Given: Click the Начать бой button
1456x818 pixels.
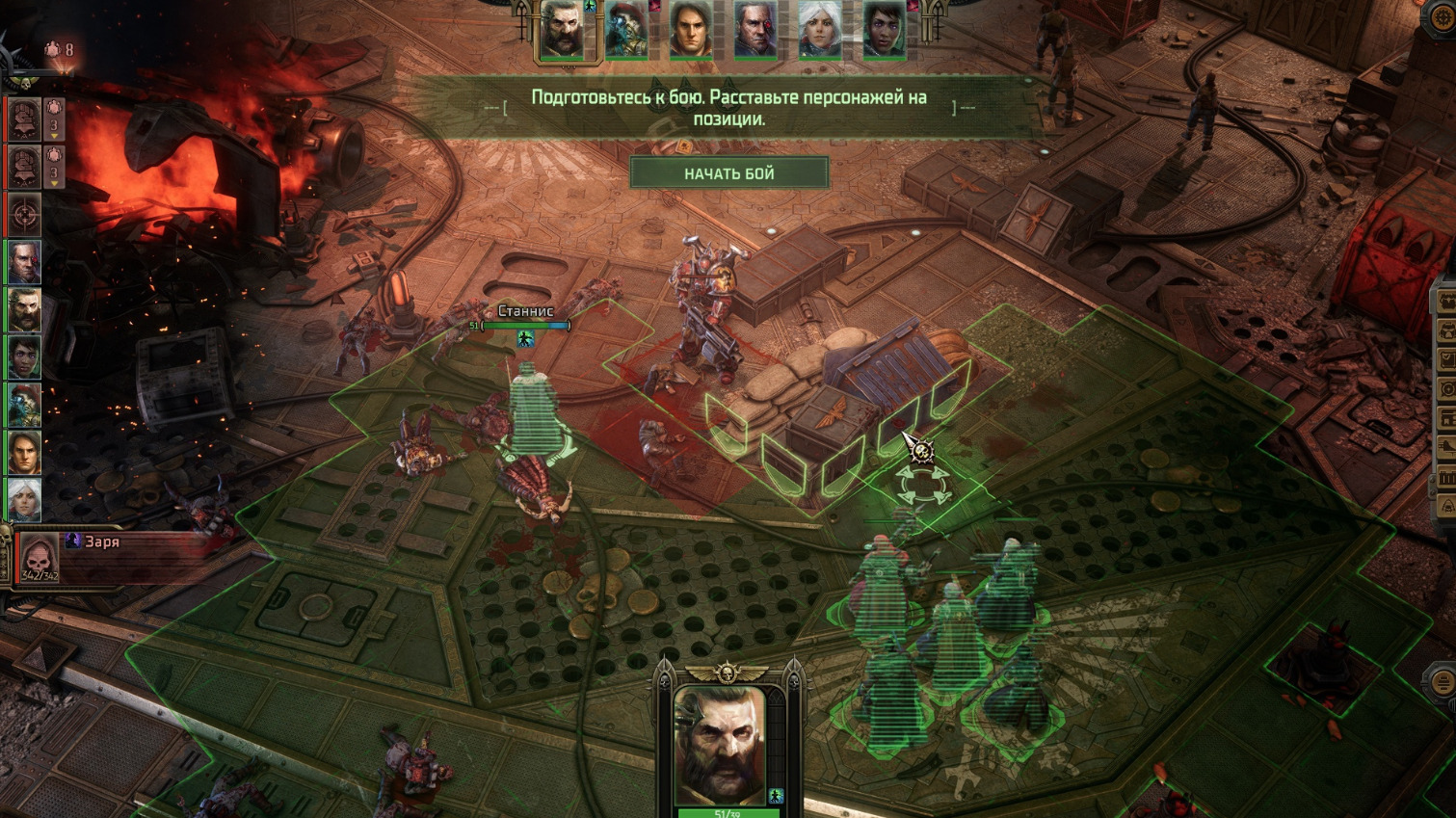Looking at the screenshot, I should (728, 173).
